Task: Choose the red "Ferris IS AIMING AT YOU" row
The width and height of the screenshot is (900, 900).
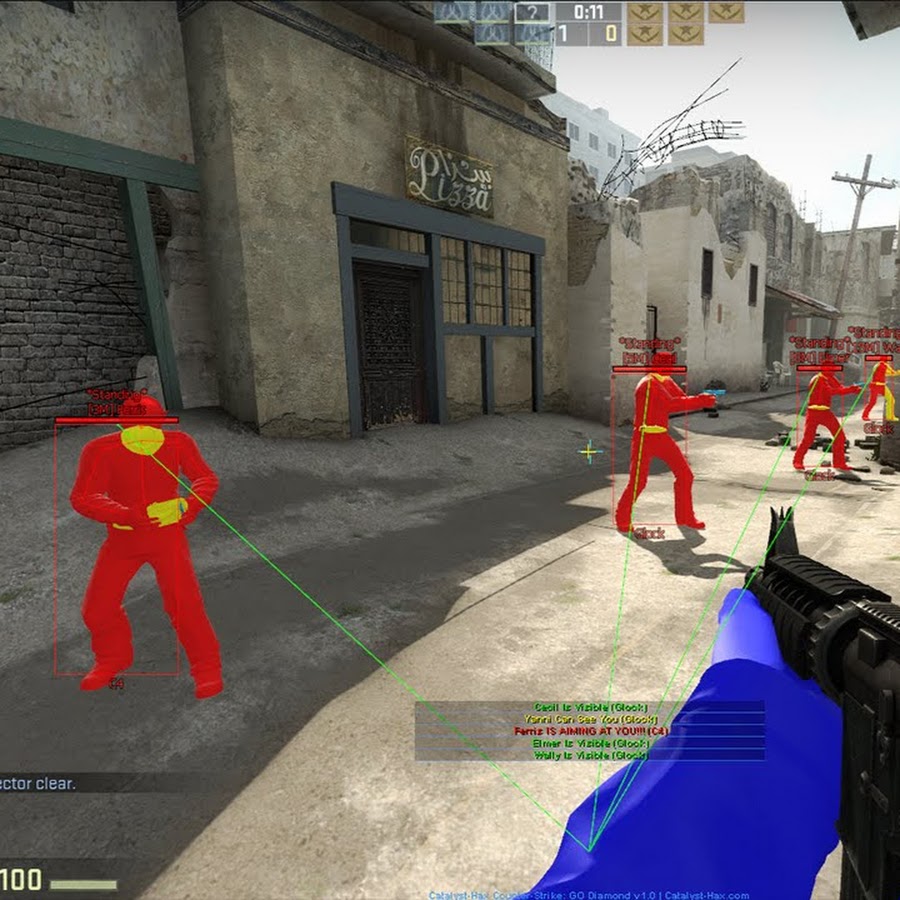Action: [x=590, y=731]
